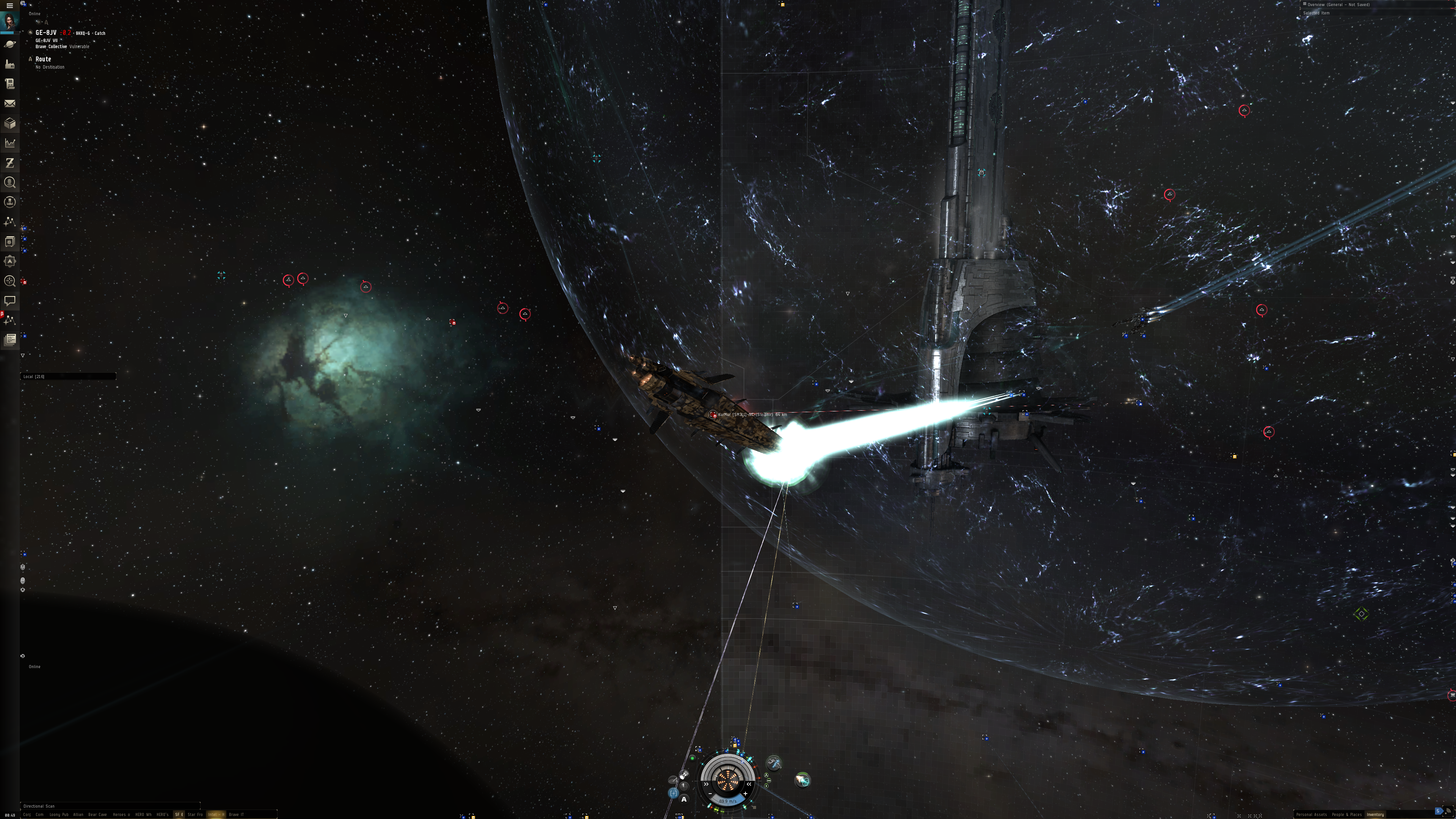Activate the ship module with lightning effect

[x=774, y=764]
